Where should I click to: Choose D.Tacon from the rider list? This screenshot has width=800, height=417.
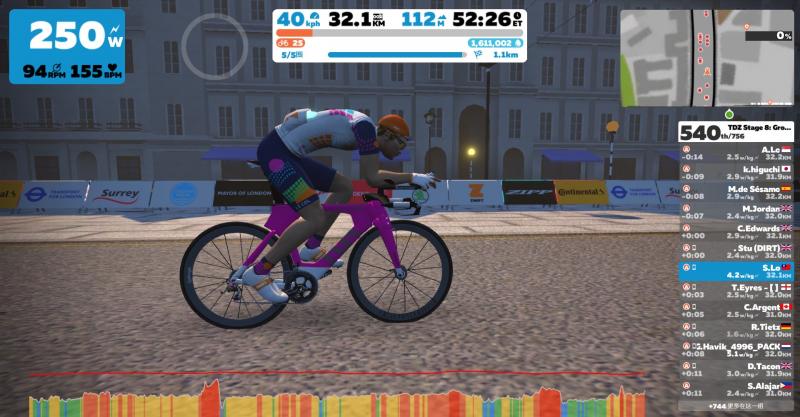point(736,368)
